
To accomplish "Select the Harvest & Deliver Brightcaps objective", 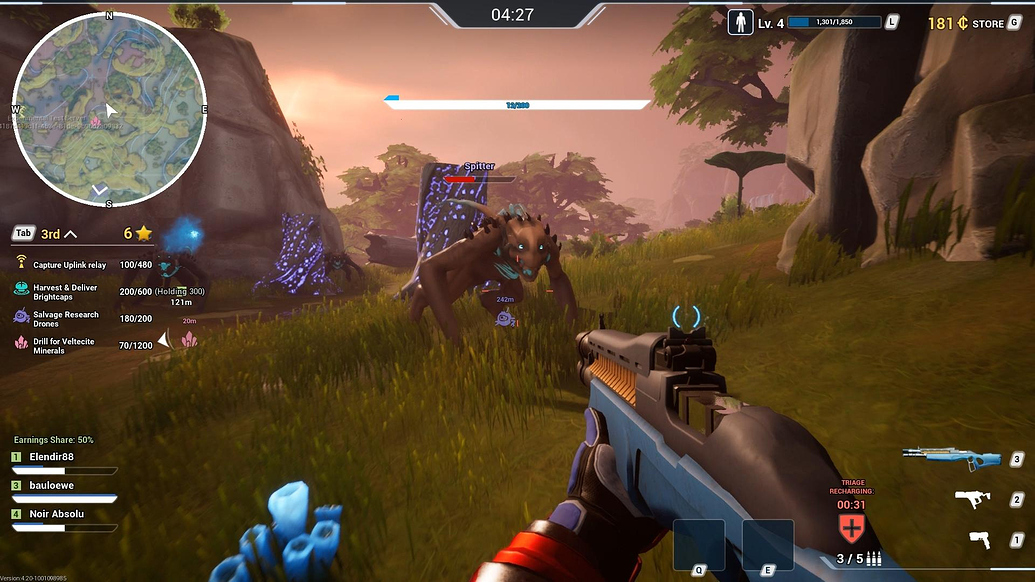I will [x=65, y=291].
